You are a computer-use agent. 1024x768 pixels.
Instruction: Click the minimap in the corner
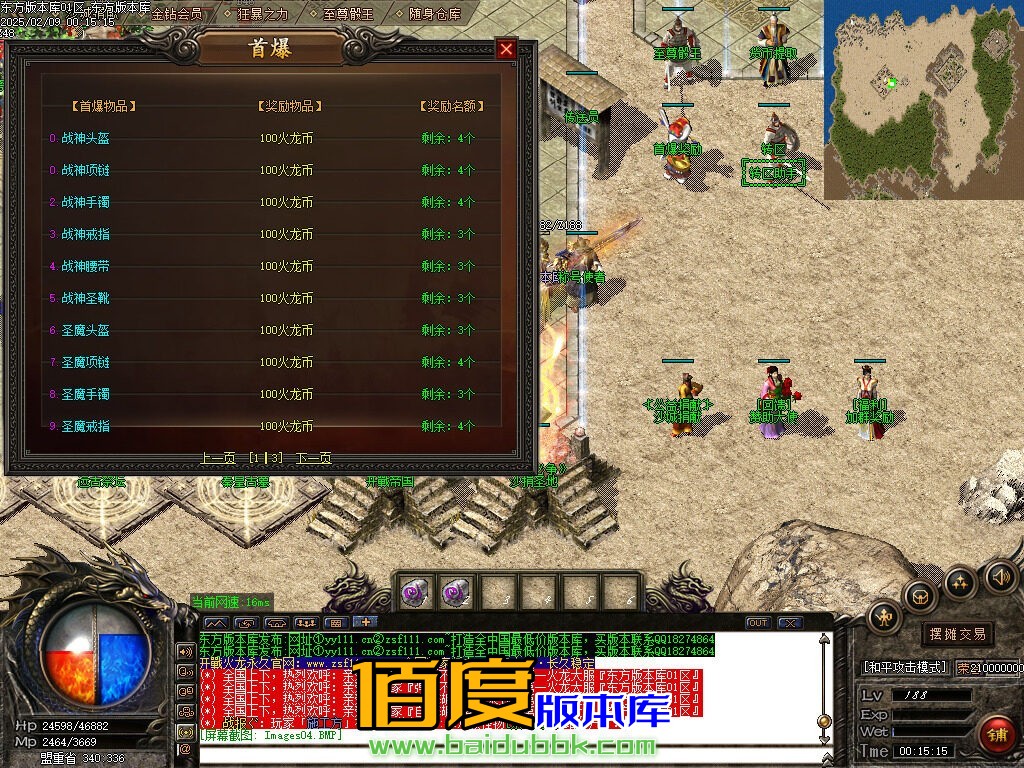coord(923,98)
